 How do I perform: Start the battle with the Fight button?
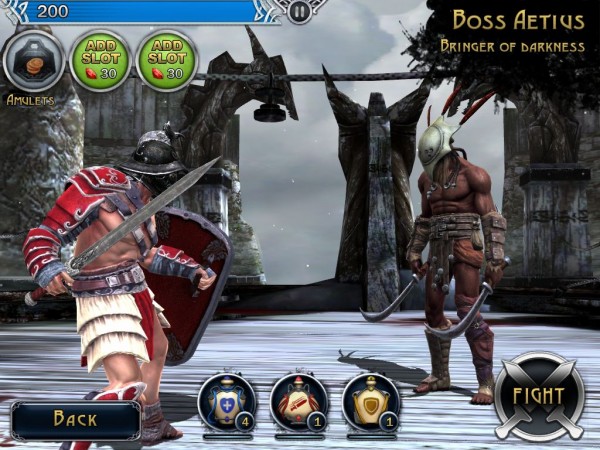point(539,396)
